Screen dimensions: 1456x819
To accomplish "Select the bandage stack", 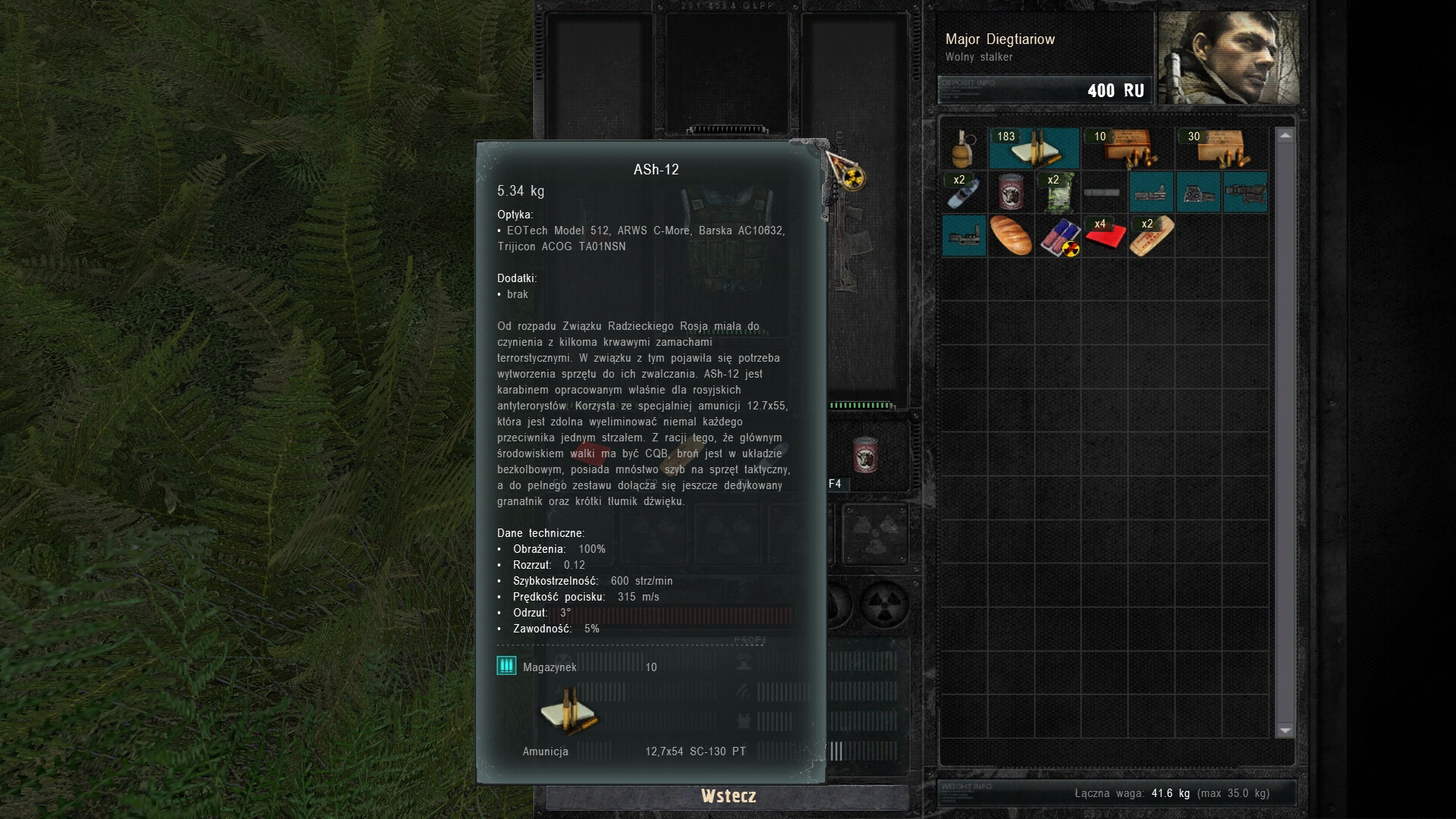I will 1151,236.
